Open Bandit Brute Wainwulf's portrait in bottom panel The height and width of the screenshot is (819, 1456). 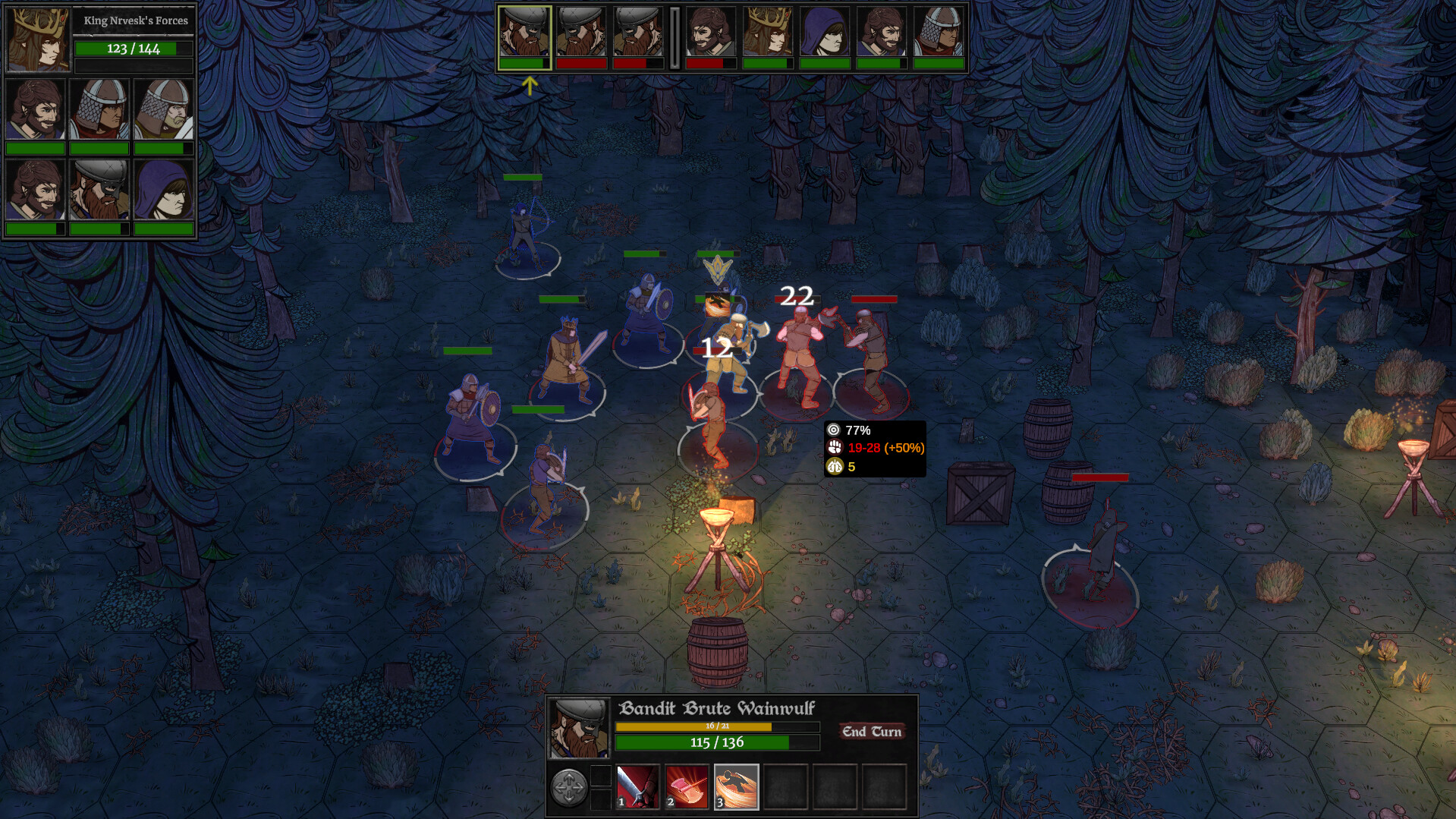579,729
